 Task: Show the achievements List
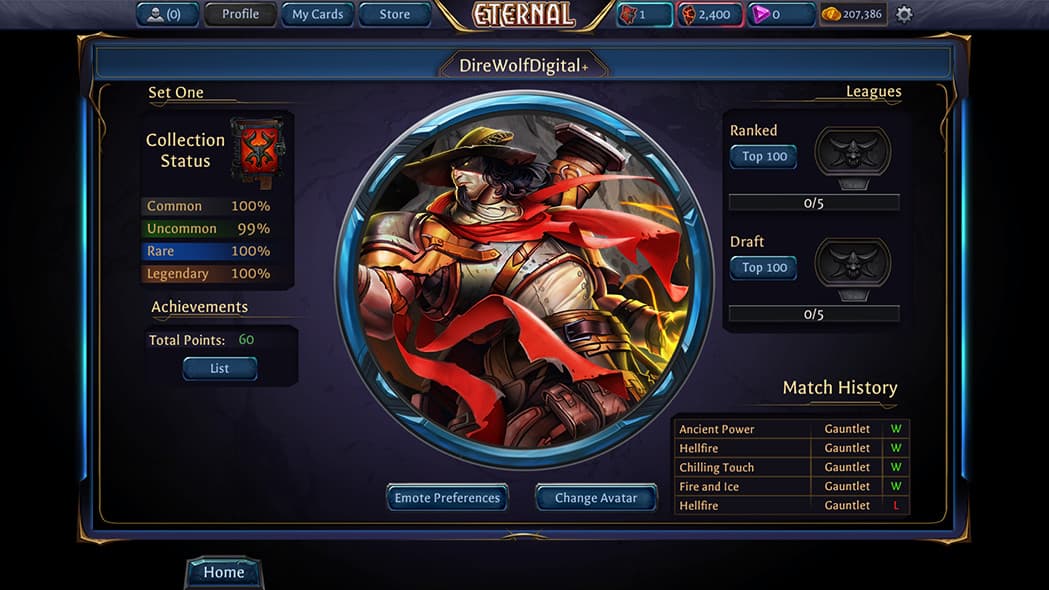pos(219,369)
